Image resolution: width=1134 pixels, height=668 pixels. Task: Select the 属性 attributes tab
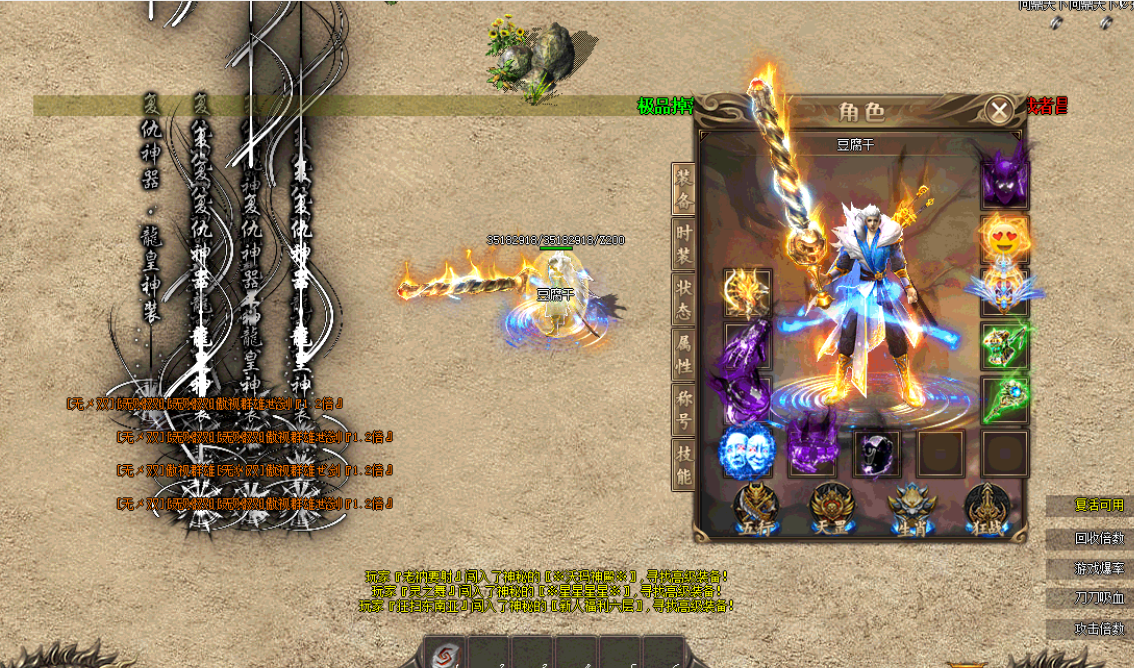[x=683, y=353]
